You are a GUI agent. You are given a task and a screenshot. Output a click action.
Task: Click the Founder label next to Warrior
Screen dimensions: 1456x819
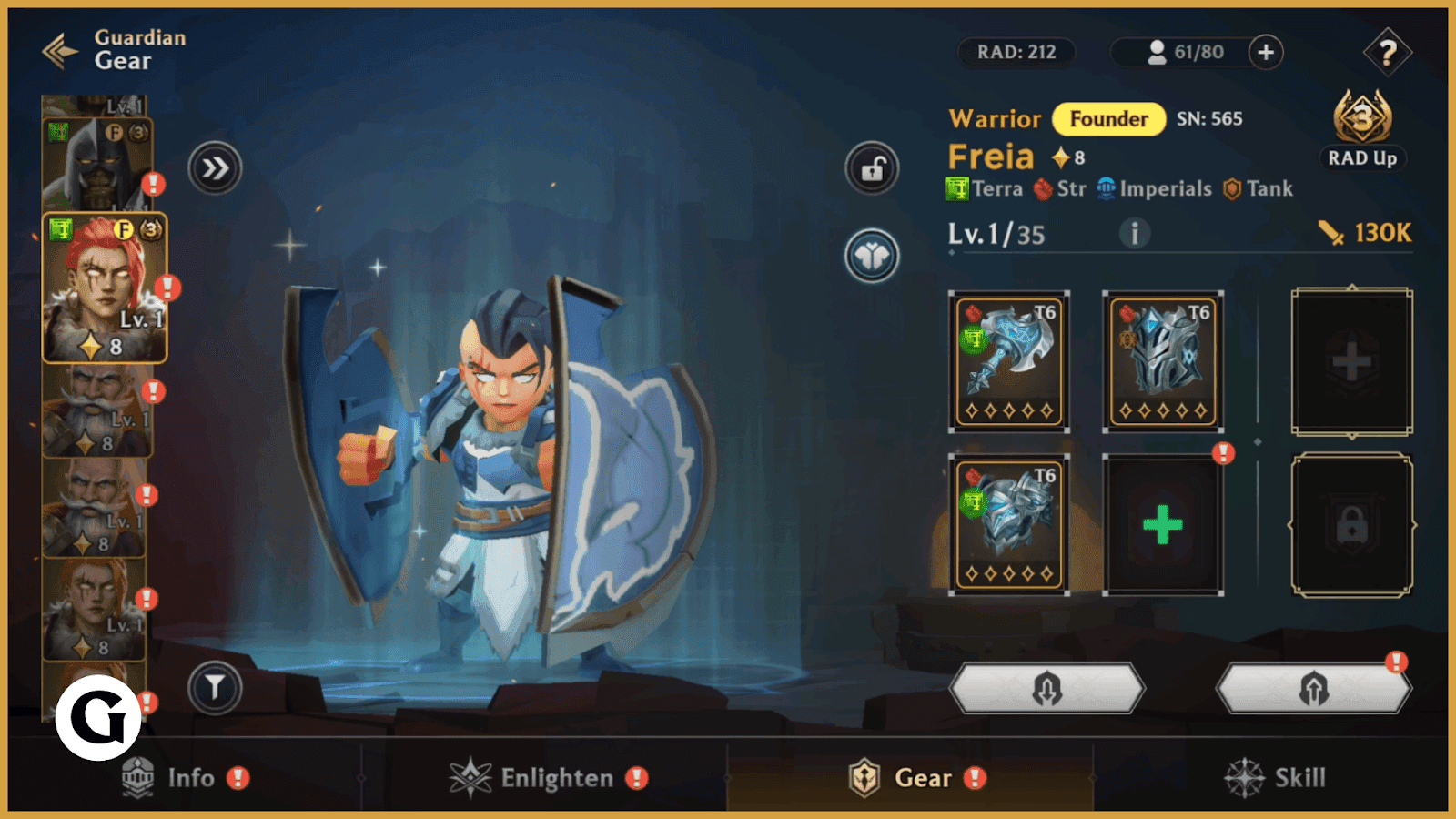click(x=1108, y=119)
